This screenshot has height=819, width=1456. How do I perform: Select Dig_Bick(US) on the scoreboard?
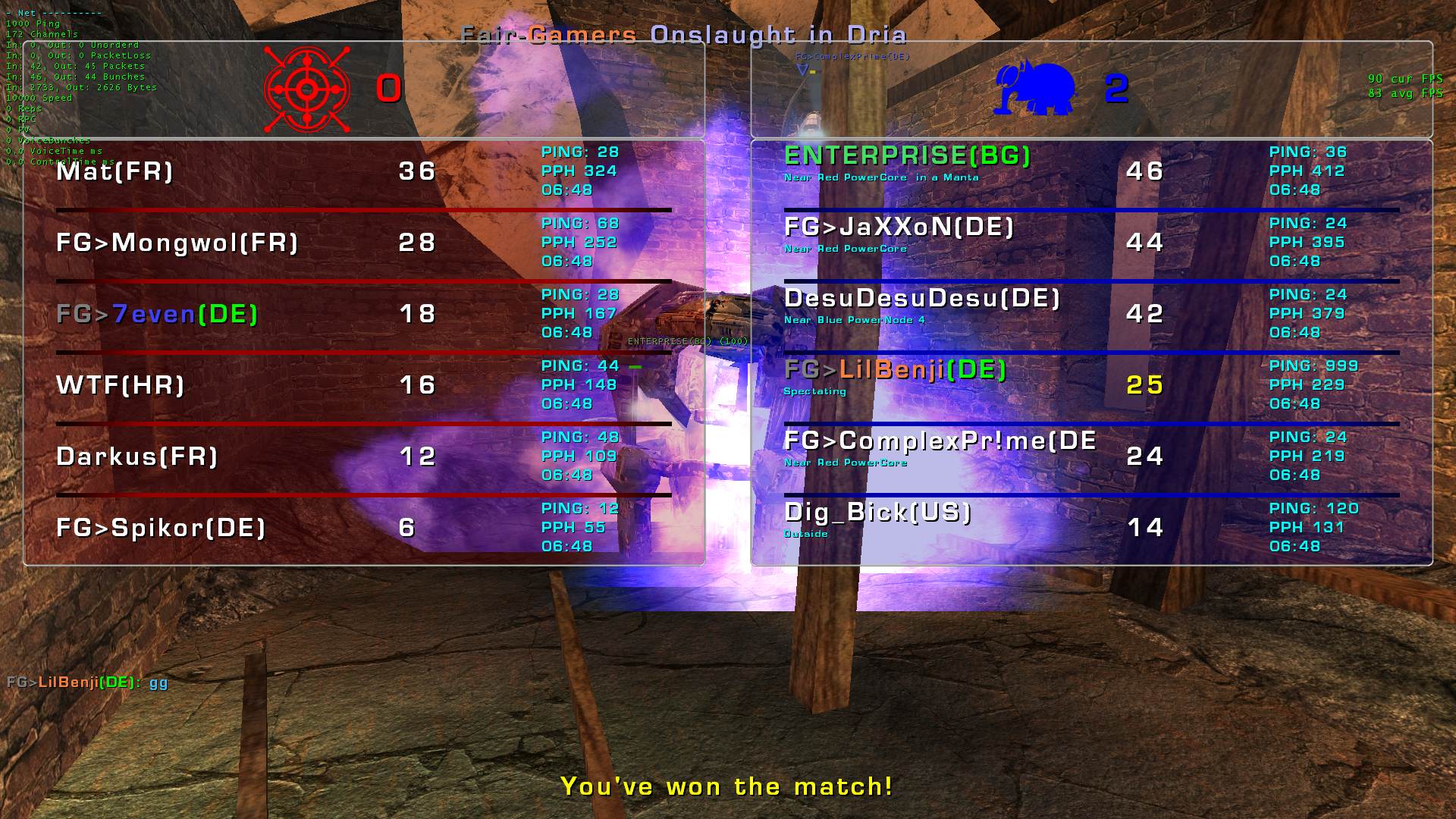tap(877, 513)
